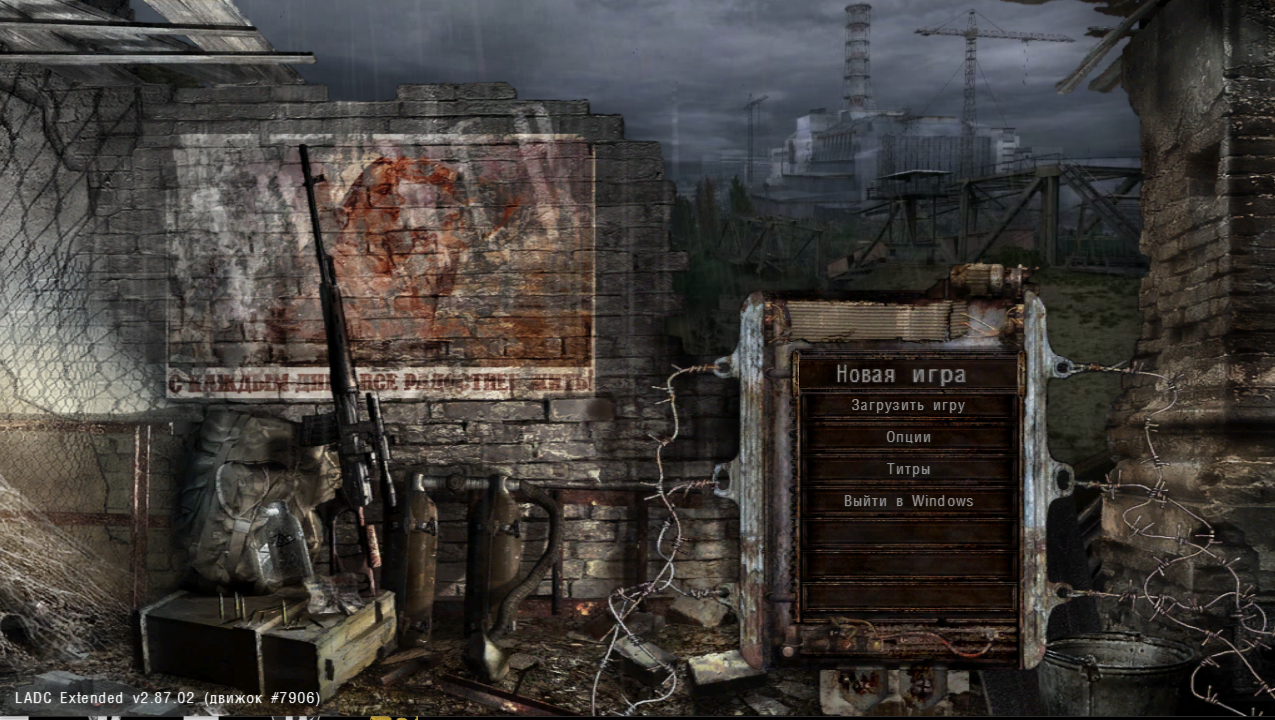Choose Выйти в Windows to quit
Viewport: 1275px width, 720px height.
[x=907, y=502]
